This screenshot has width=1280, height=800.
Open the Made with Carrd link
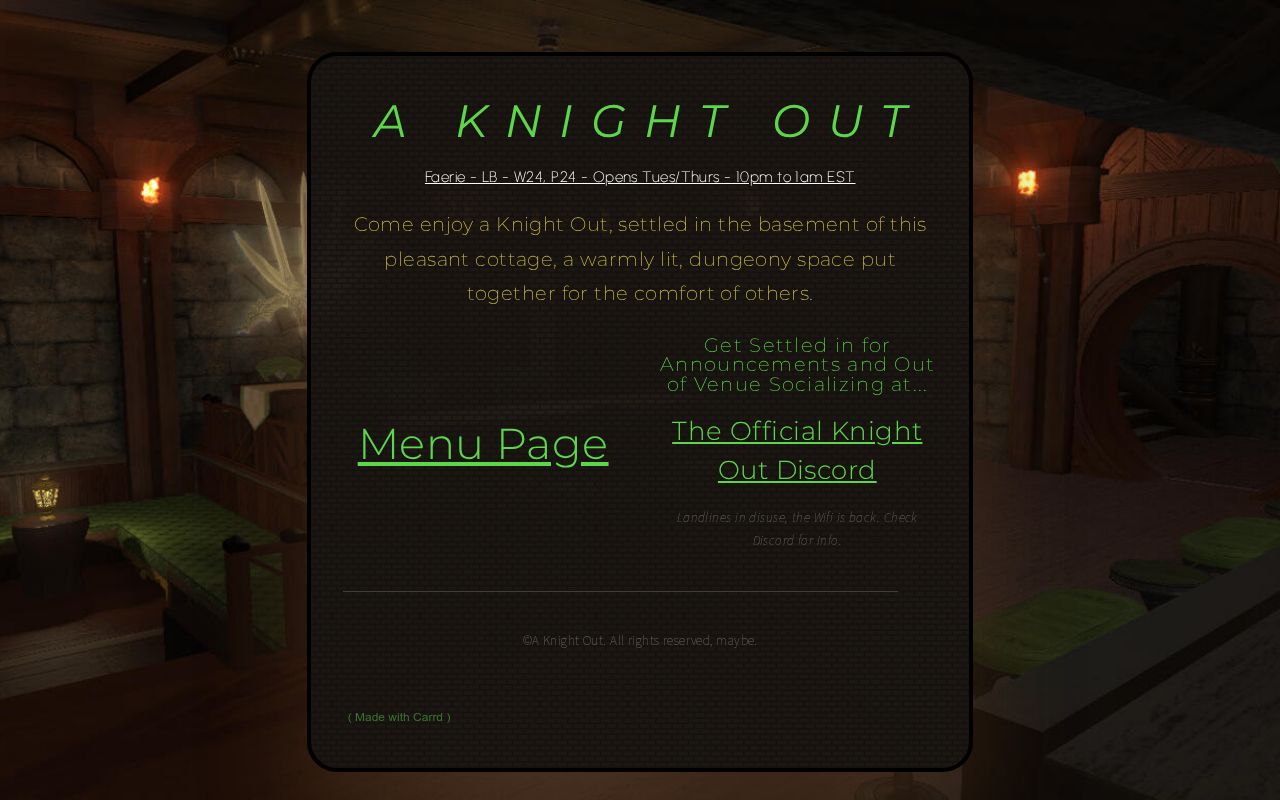(x=399, y=717)
